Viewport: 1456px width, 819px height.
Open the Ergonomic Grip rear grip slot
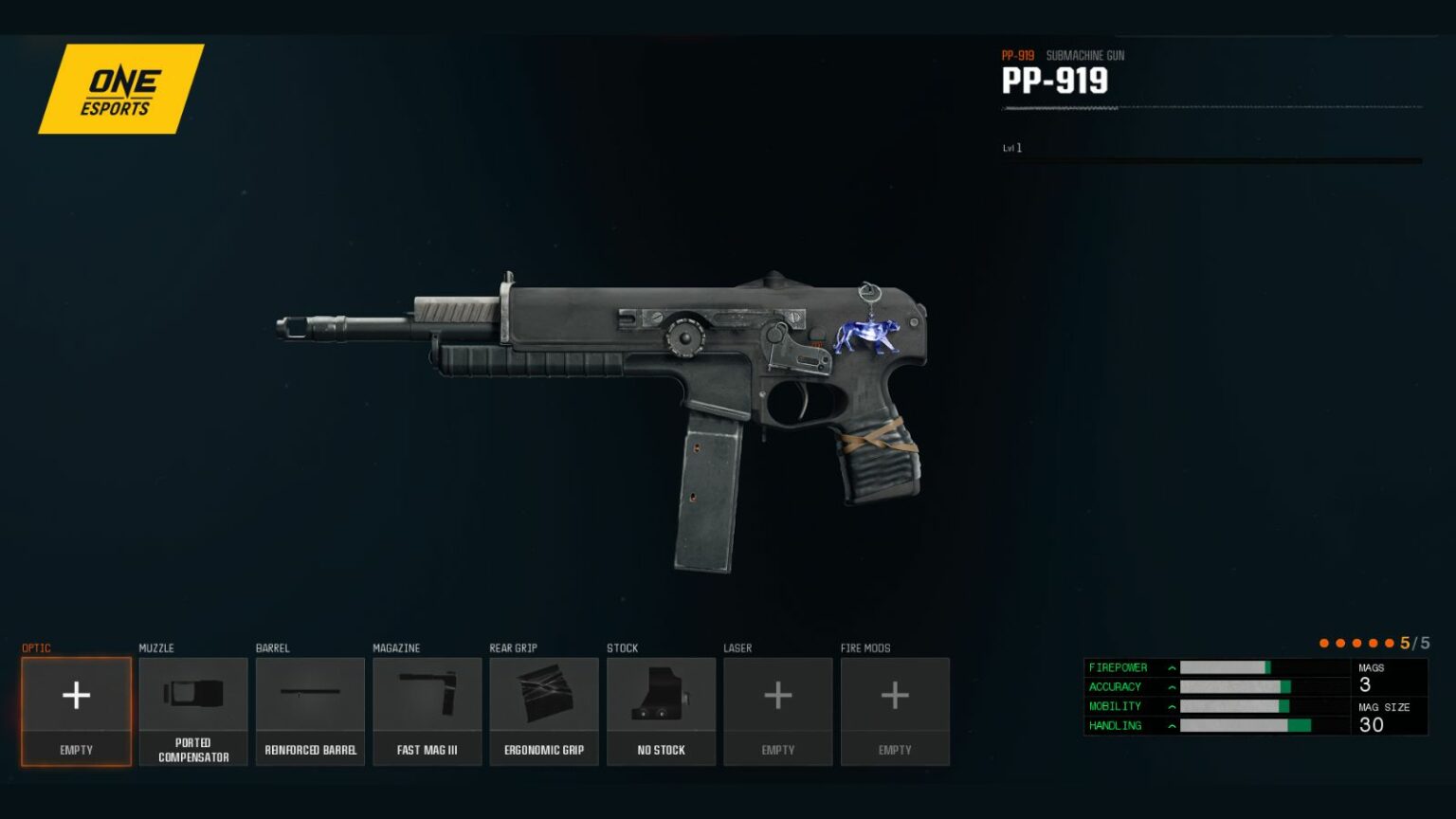544,711
